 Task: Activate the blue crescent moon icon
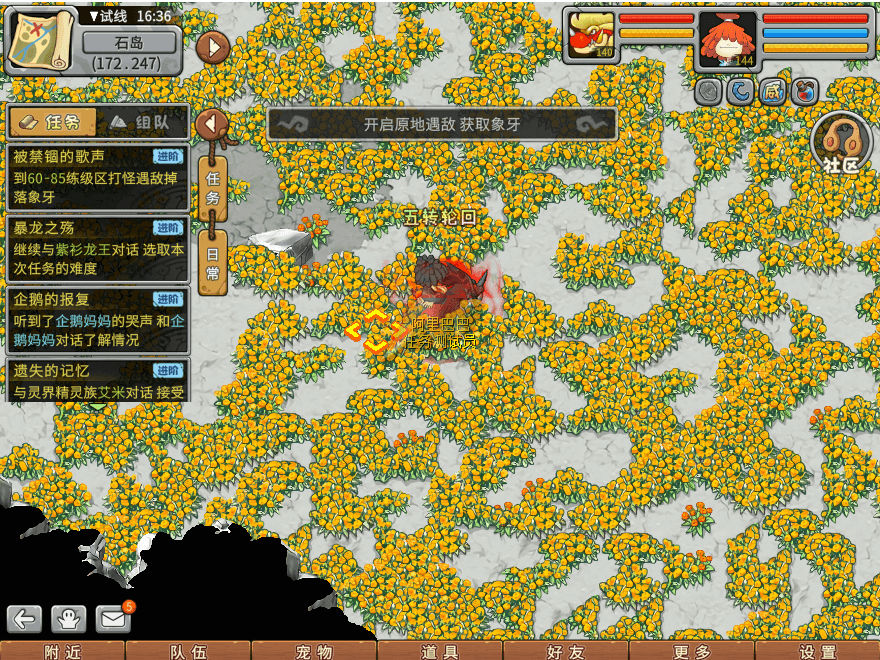[741, 92]
